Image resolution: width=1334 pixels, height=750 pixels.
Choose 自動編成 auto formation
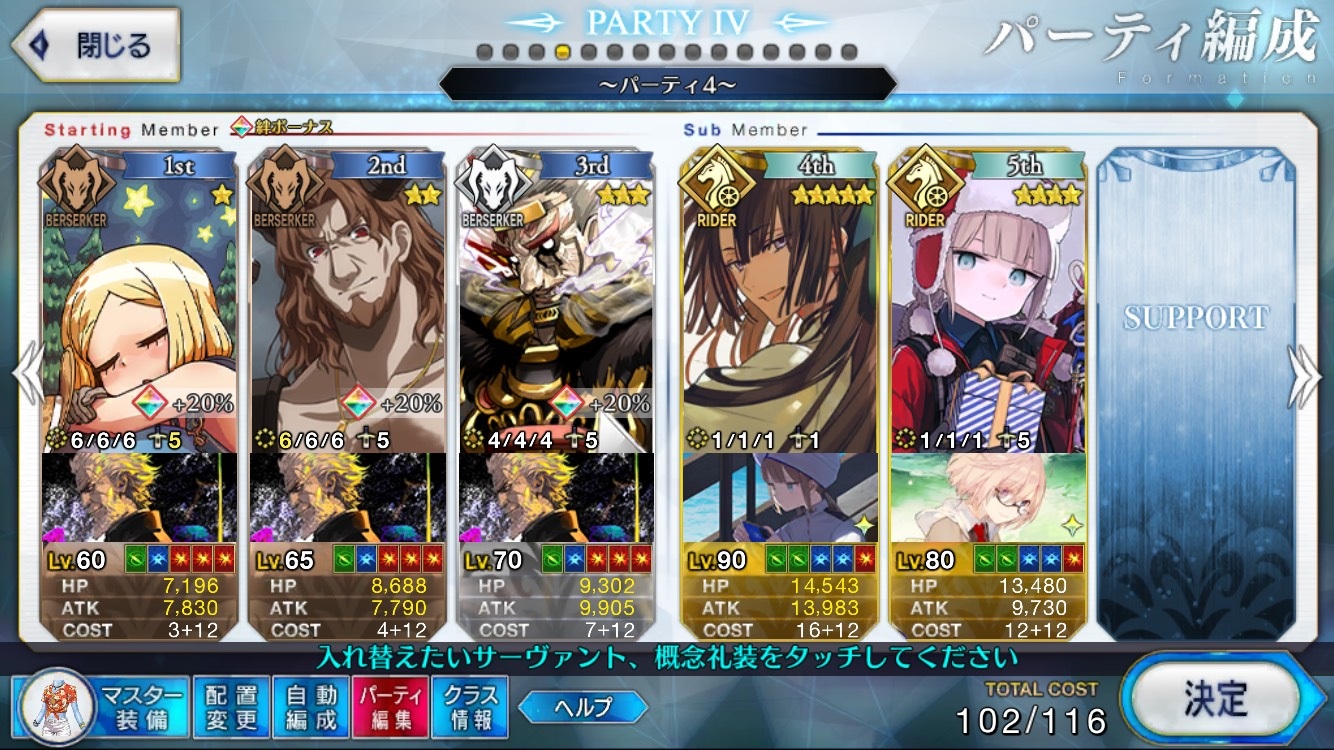tap(311, 706)
